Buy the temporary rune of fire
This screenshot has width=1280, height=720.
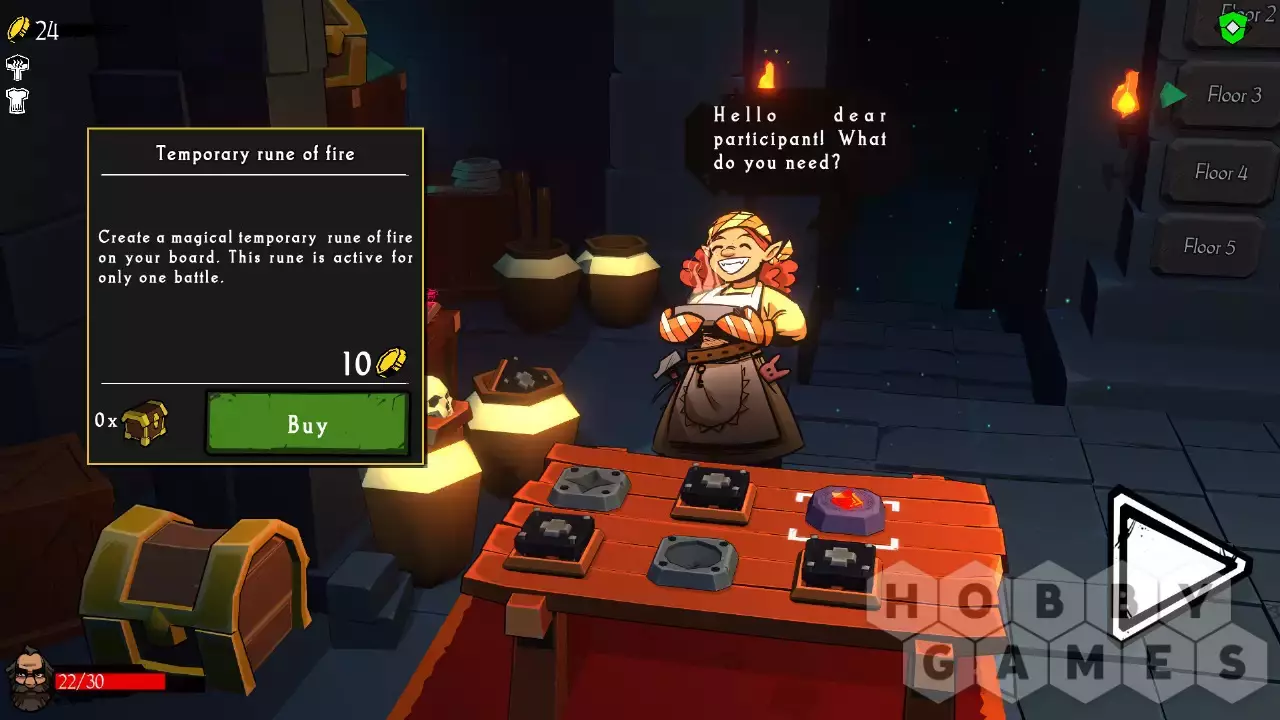[x=307, y=424]
